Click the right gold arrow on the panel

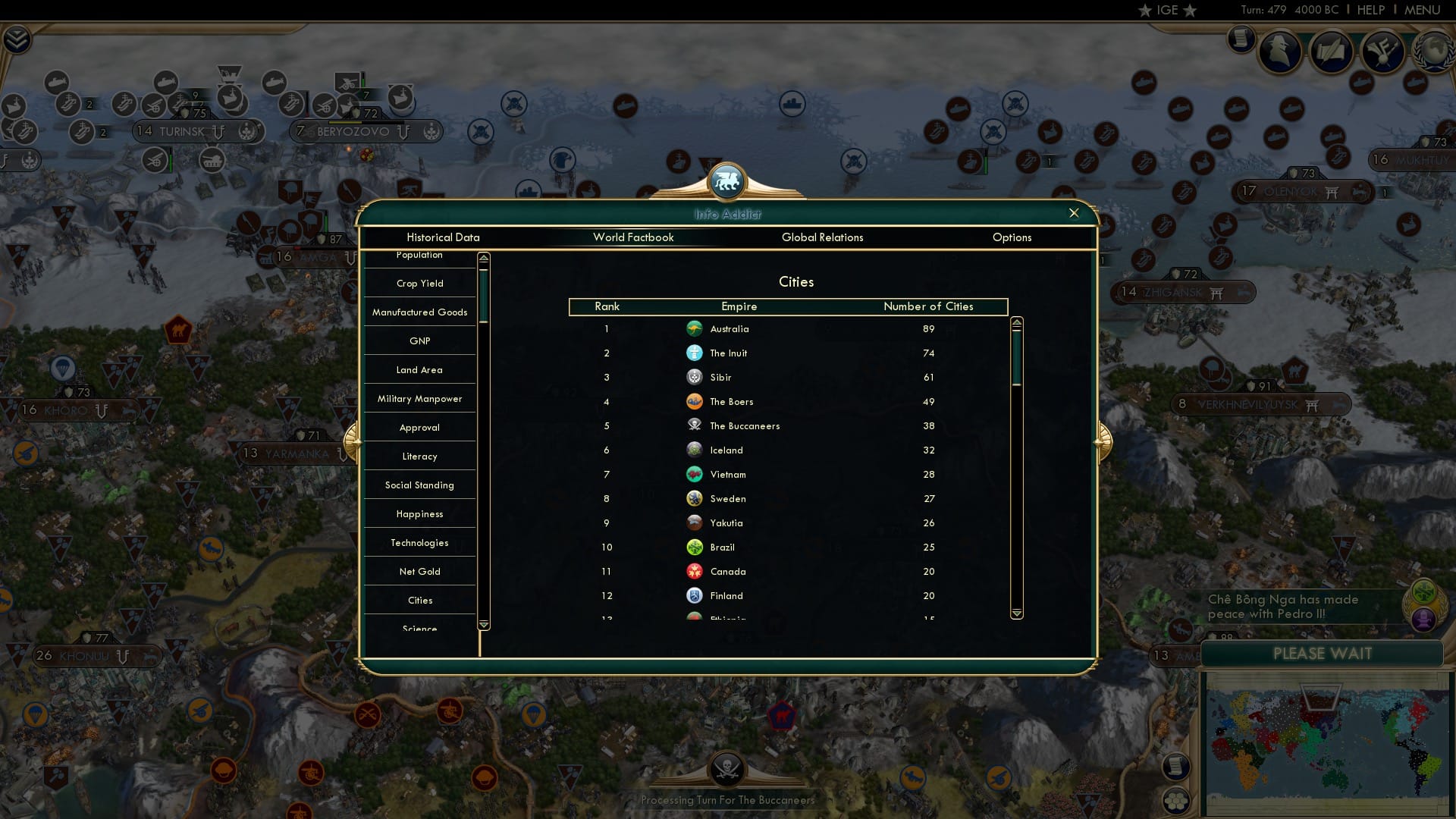pyautogui.click(x=1103, y=444)
